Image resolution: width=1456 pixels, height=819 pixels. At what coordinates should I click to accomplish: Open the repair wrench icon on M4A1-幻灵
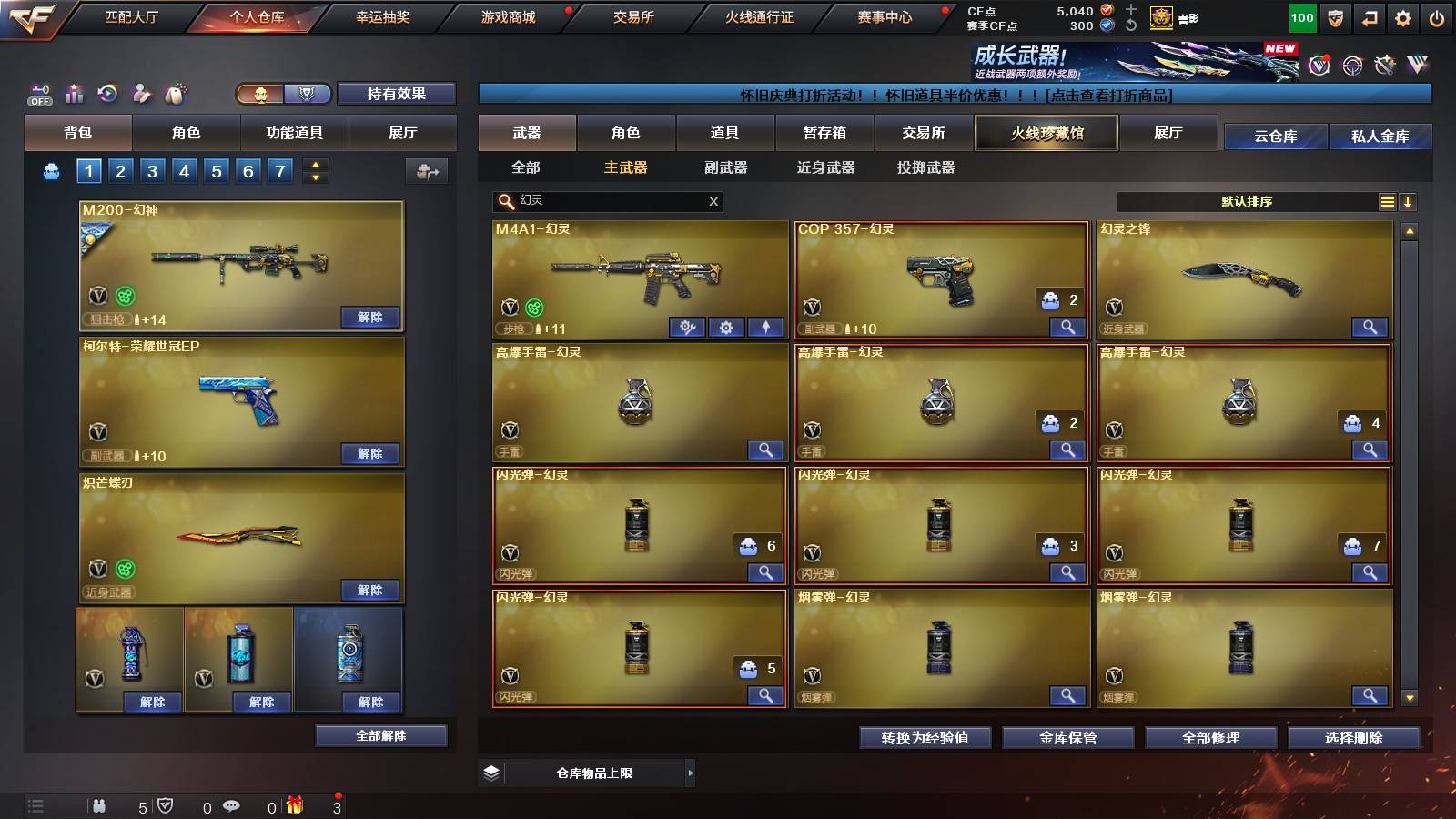(x=689, y=327)
